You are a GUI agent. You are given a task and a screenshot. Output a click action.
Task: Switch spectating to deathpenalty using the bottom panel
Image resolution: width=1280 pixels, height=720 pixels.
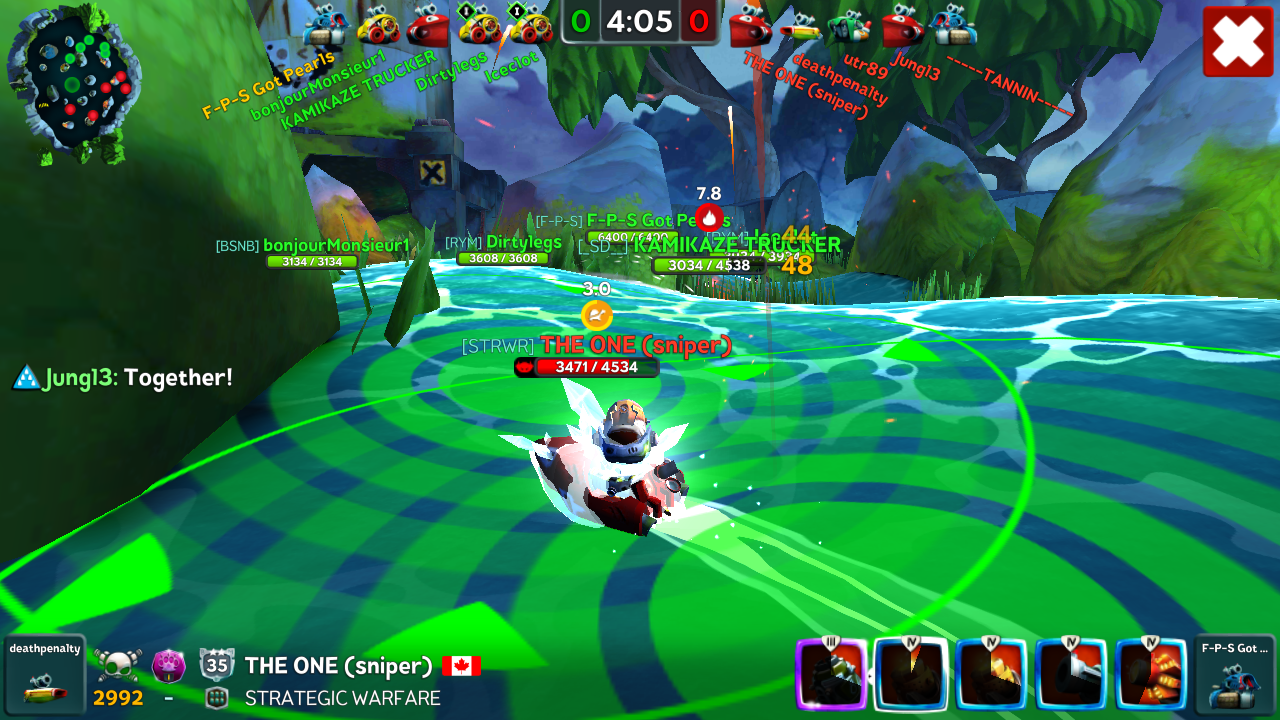(x=44, y=675)
